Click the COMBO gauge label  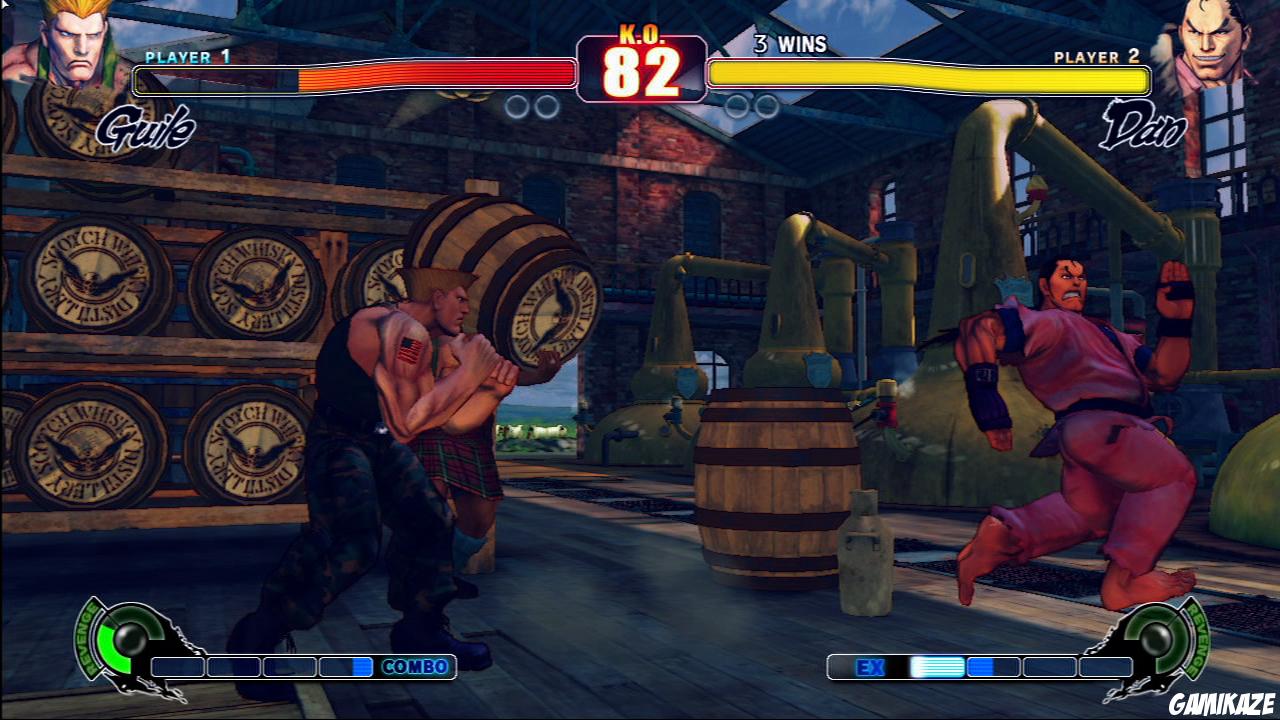click(413, 667)
